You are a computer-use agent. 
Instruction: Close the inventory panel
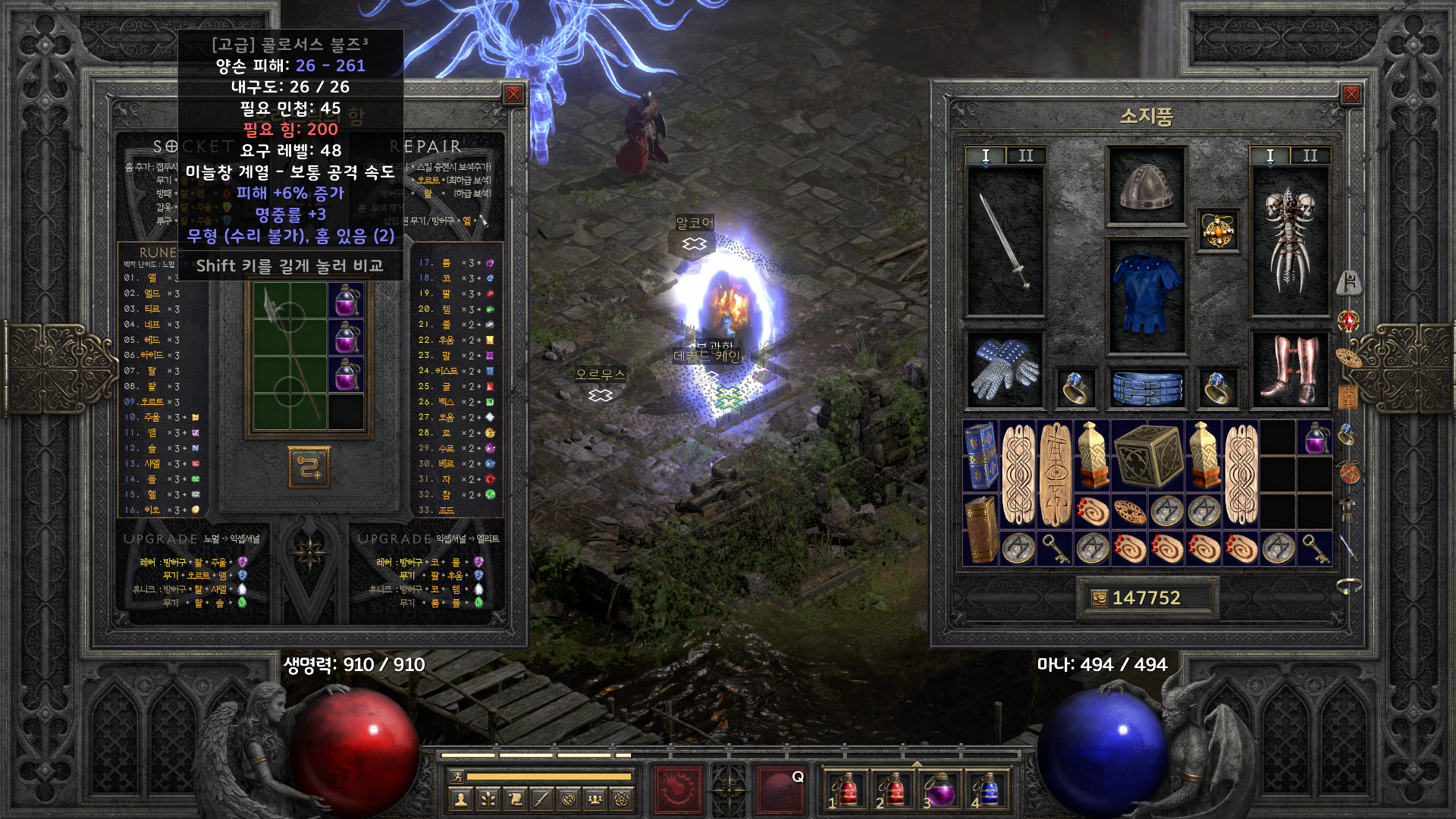point(1351,94)
